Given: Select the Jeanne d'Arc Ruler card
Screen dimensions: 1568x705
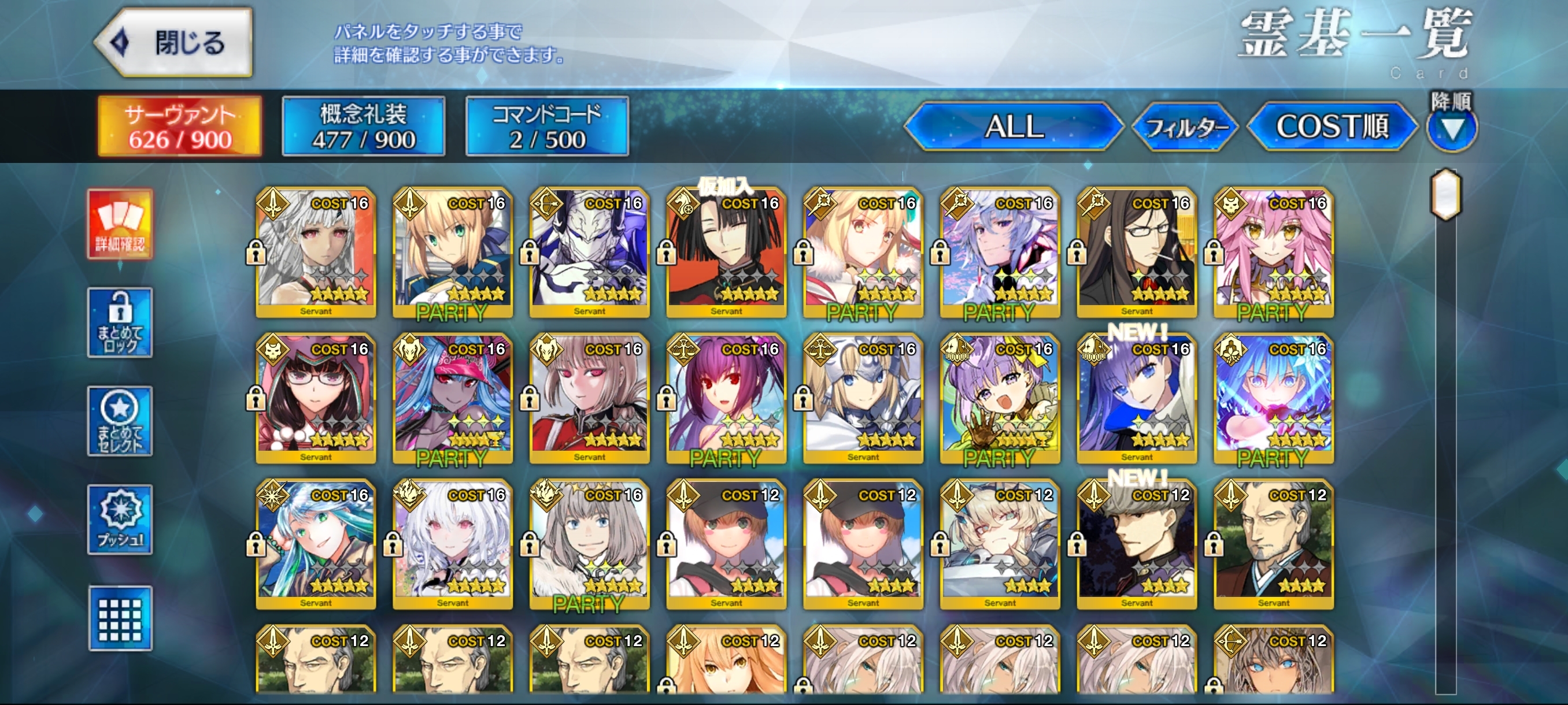Looking at the screenshot, I should tap(863, 398).
